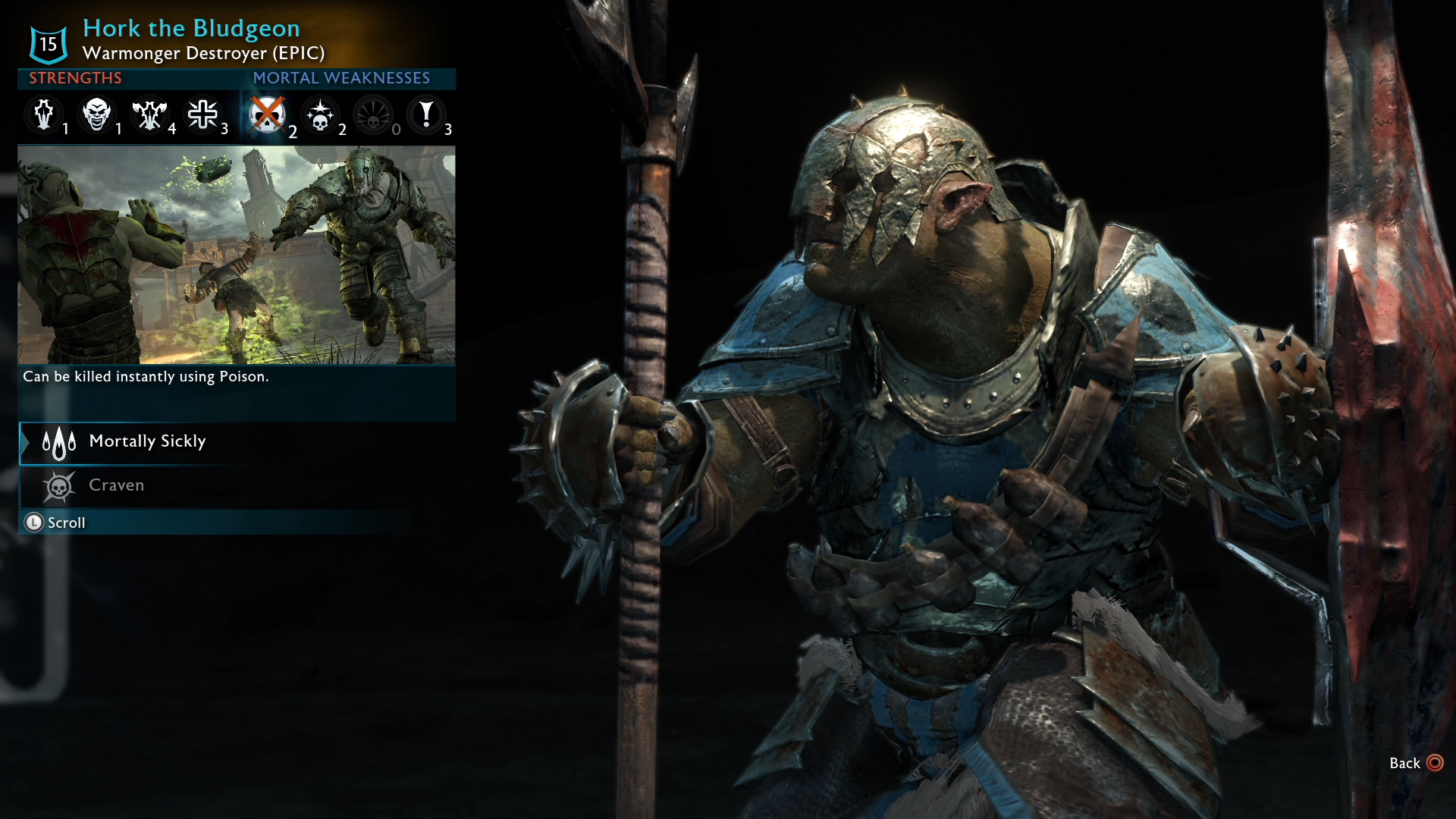
Task: Click the exclamation-mark weakness icon marked 3
Action: [427, 116]
